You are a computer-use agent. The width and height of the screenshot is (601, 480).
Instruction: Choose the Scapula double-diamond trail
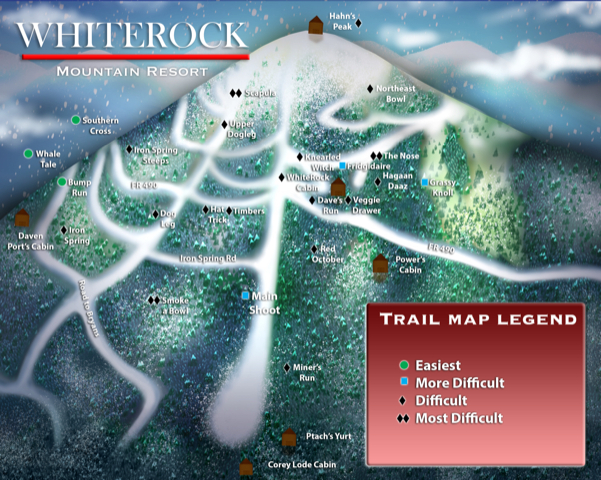coord(235,94)
